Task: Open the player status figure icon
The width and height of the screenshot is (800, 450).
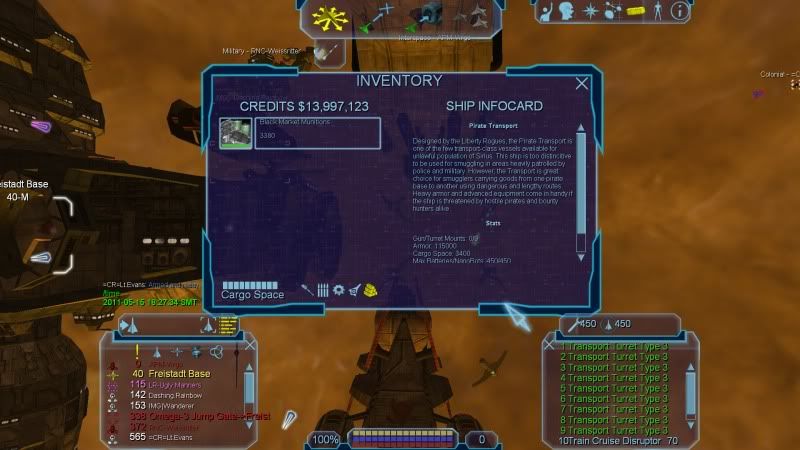Action: (x=658, y=12)
